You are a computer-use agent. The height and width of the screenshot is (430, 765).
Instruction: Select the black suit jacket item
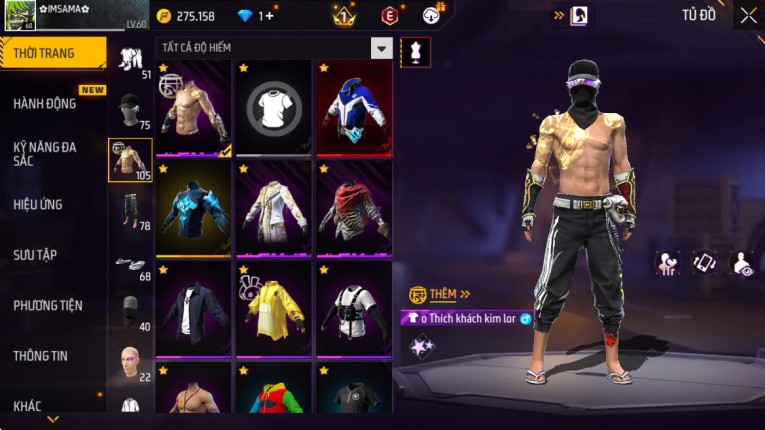coord(194,308)
